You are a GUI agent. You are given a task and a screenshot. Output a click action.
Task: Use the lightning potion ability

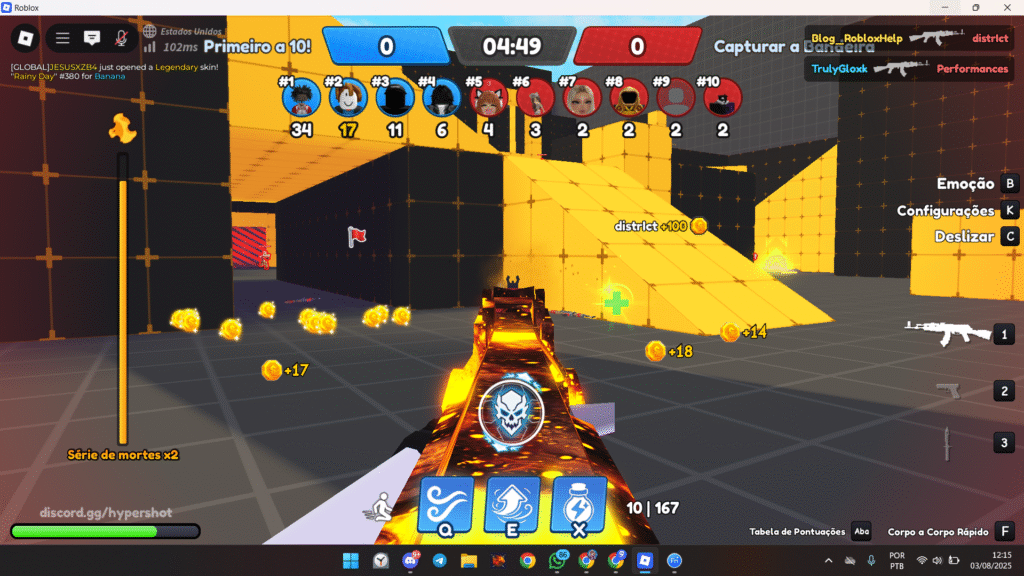point(579,504)
